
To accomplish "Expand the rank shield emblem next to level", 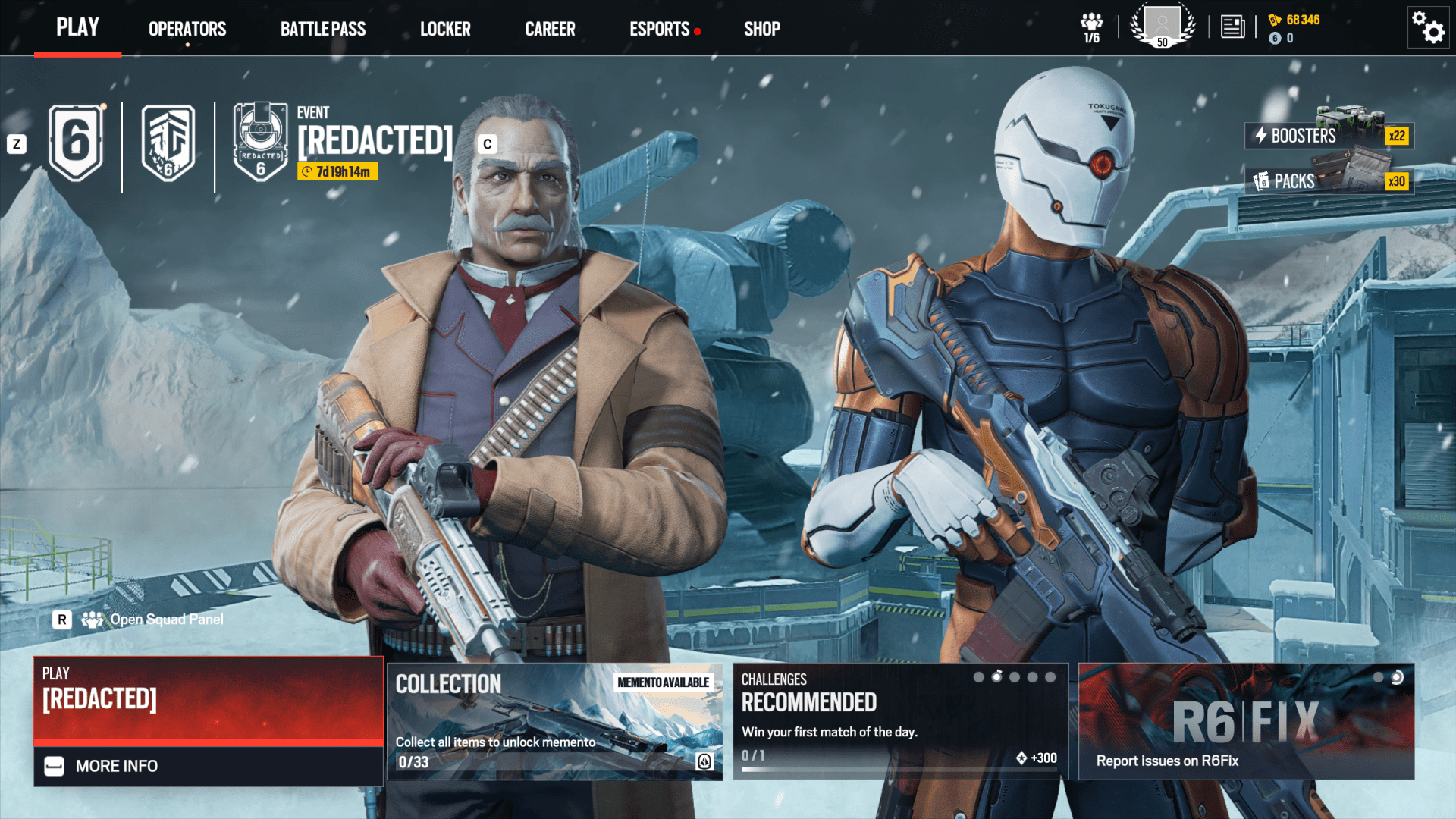I will 75,141.
